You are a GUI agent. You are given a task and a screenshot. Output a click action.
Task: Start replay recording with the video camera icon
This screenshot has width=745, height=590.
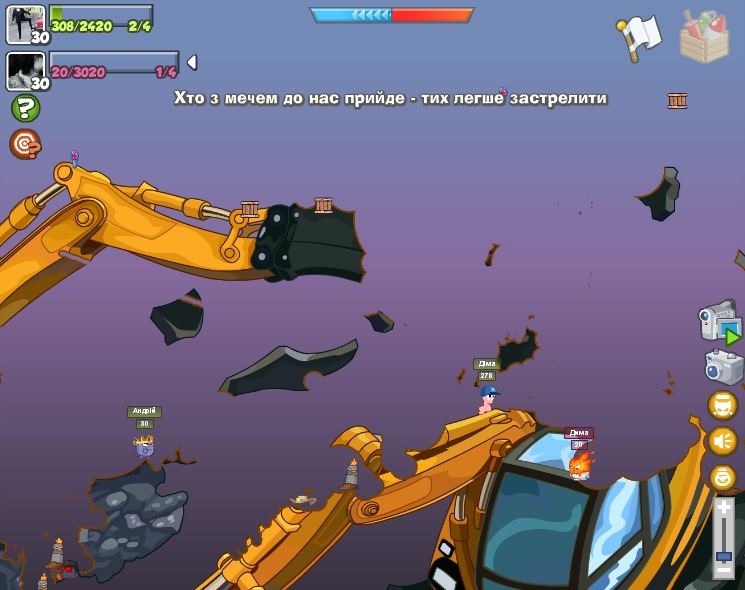[x=719, y=323]
